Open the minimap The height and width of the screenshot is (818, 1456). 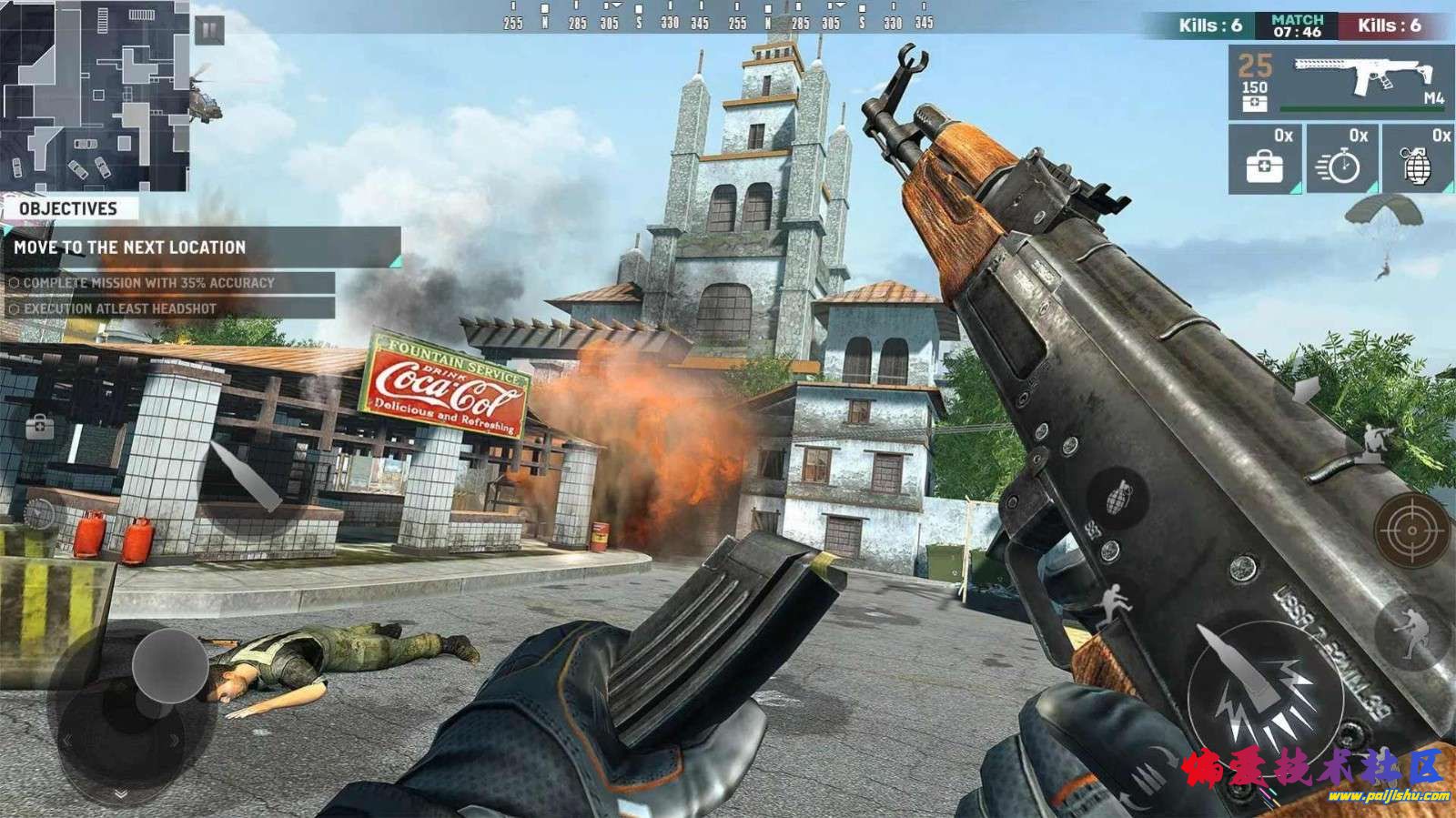(95, 95)
